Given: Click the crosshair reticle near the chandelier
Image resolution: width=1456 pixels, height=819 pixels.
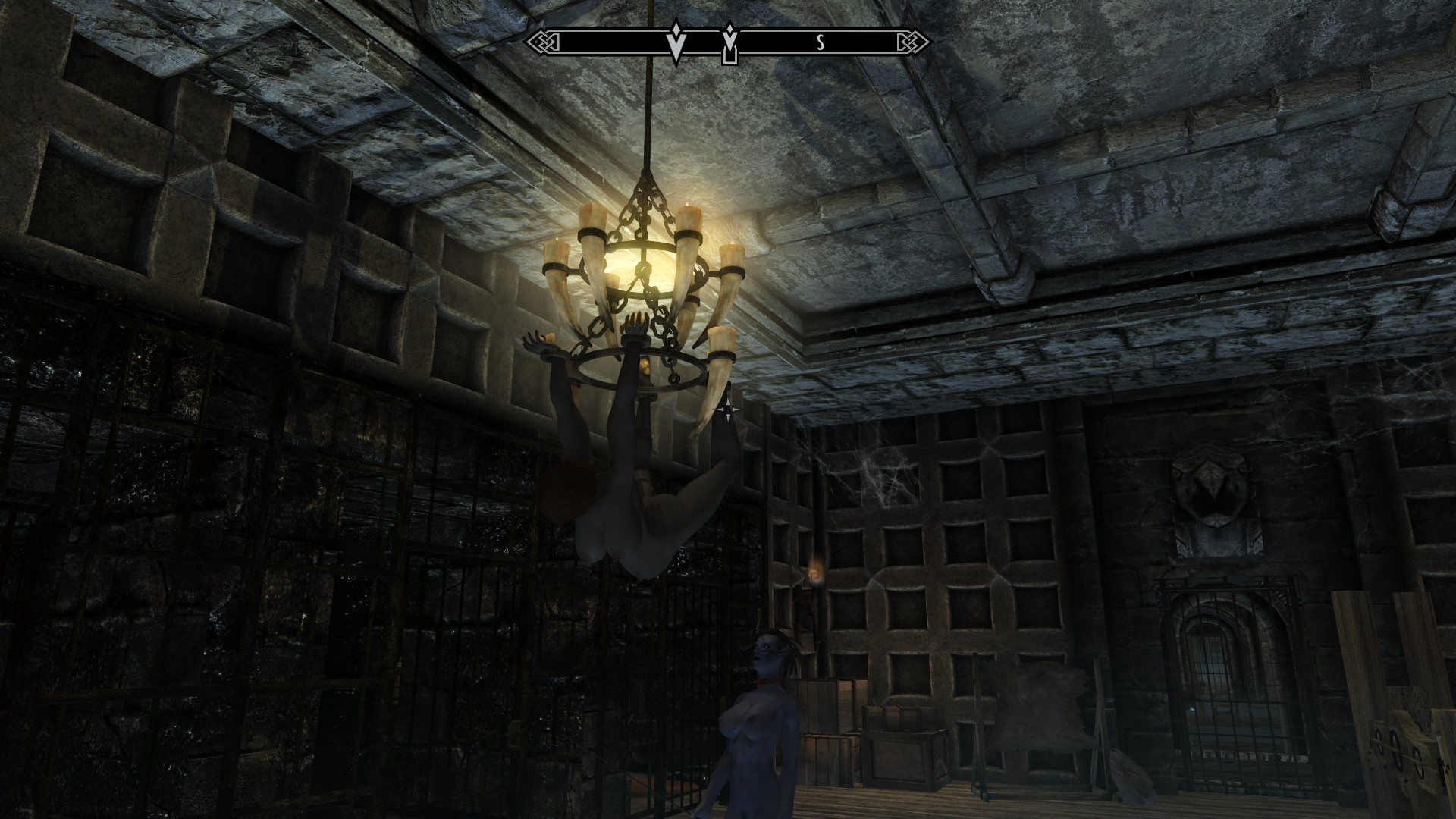Looking at the screenshot, I should point(730,409).
